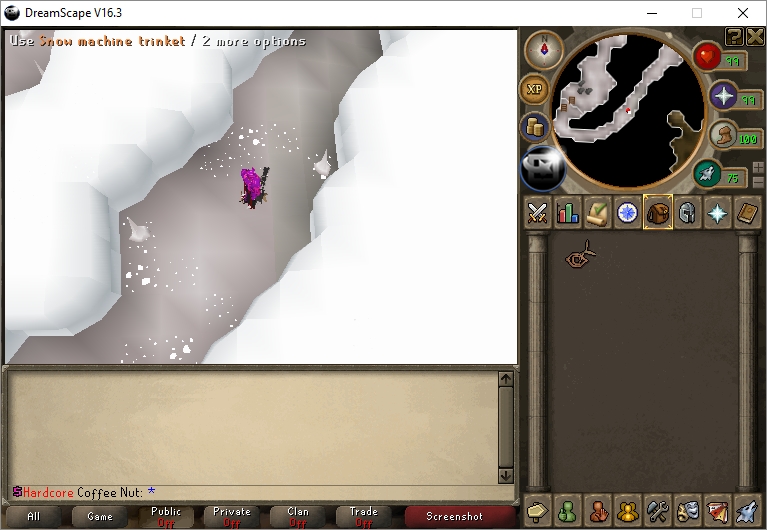Open the Settings wrench and hammer tab
Viewport: 767px width, 530px height.
(657, 511)
